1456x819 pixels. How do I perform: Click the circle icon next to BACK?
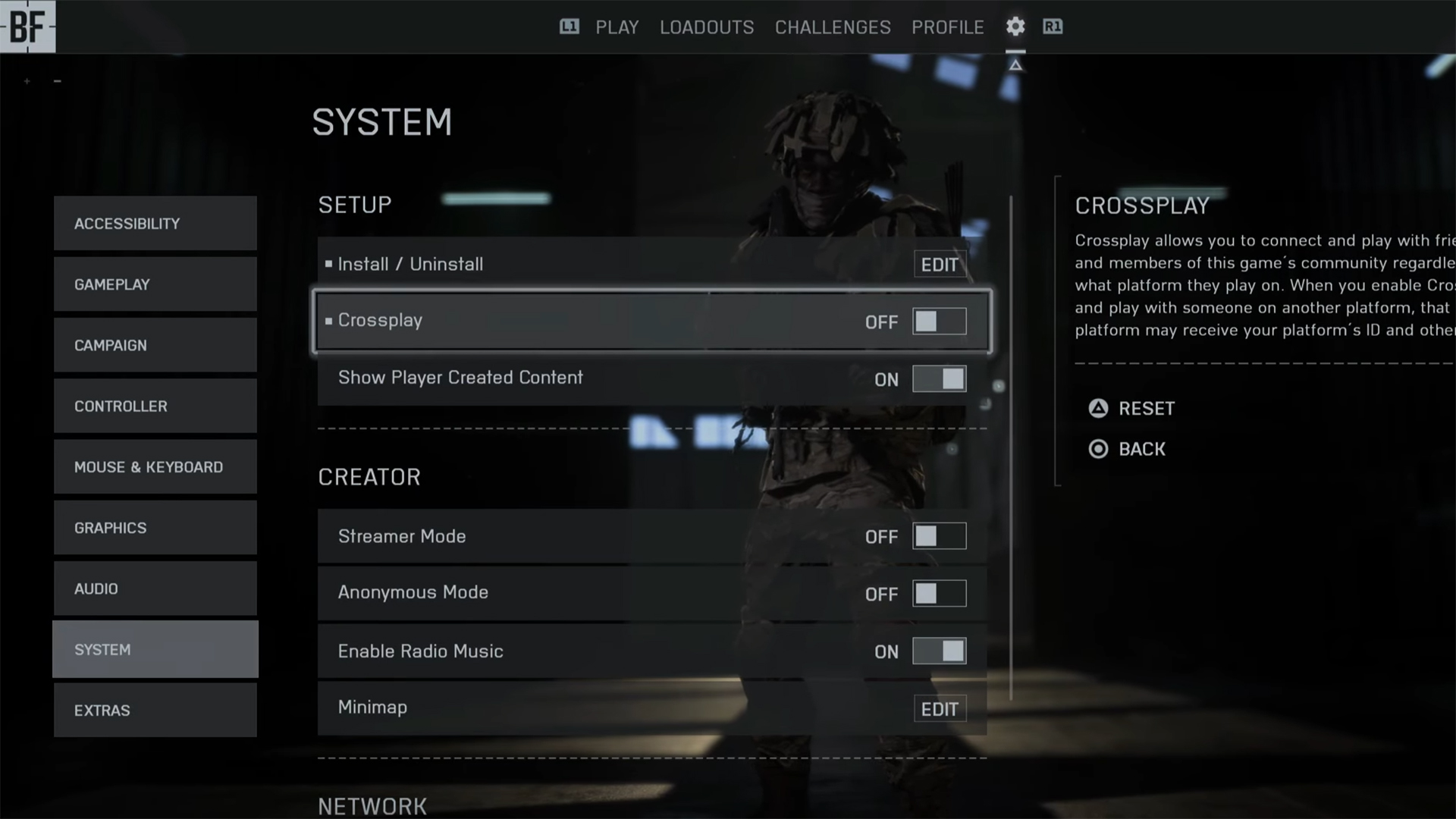coord(1097,449)
